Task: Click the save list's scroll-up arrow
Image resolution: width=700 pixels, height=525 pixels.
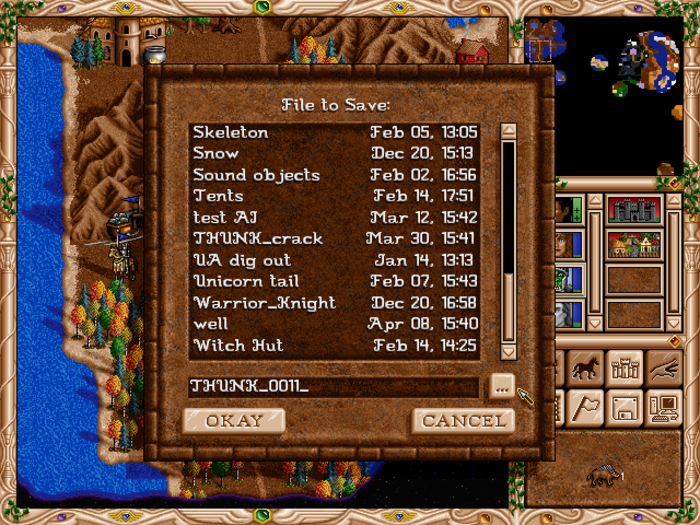Action: pos(508,131)
